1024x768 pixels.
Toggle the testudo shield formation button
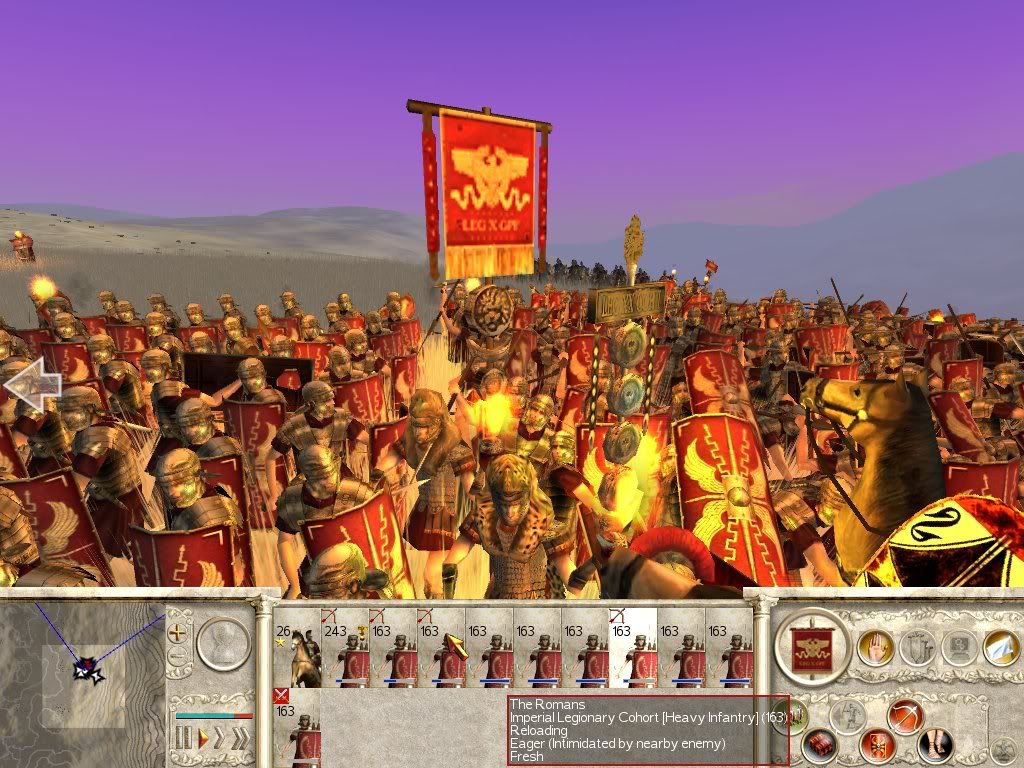coord(877,745)
